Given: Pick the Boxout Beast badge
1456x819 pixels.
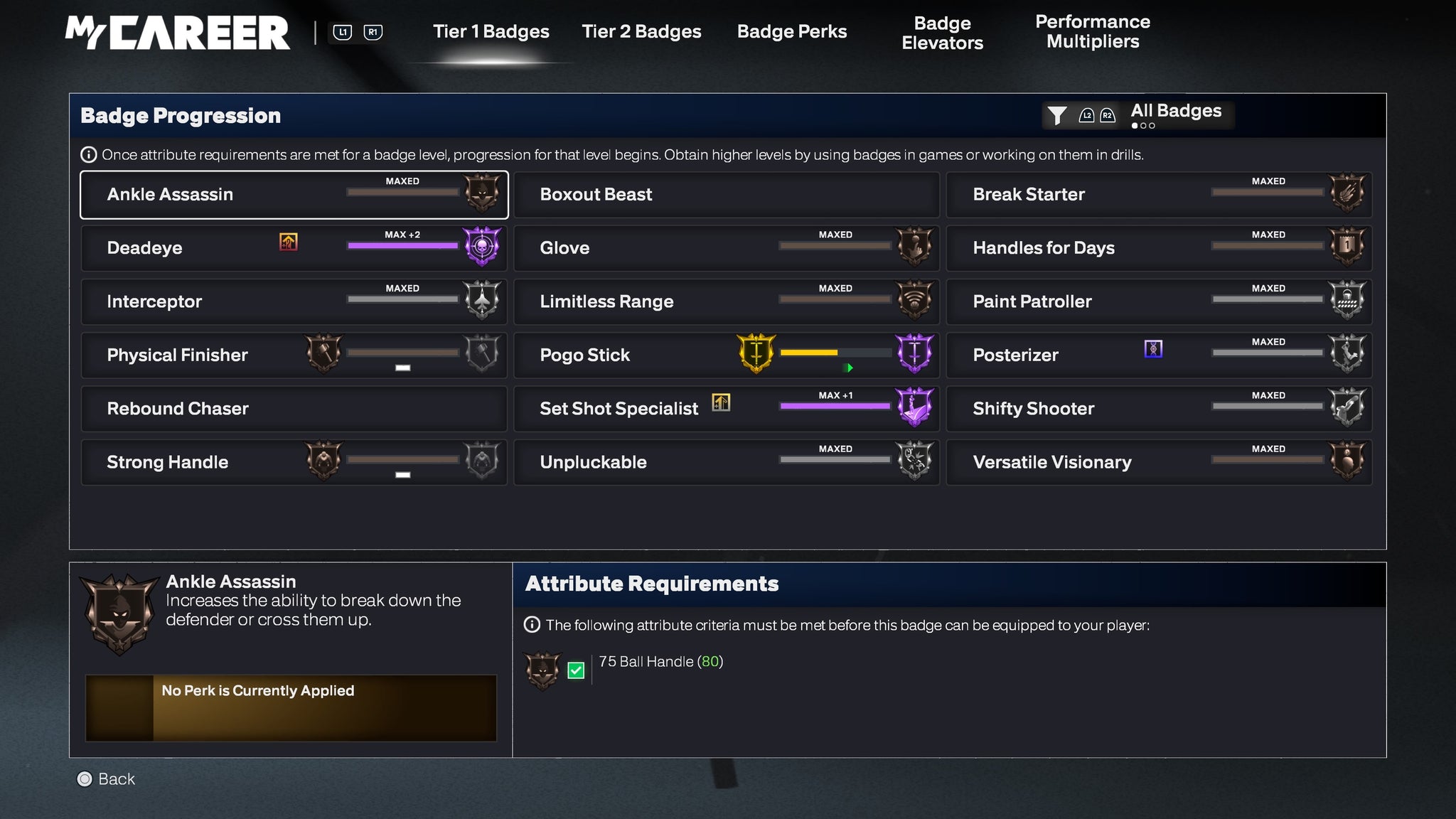Looking at the screenshot, I should pyautogui.click(x=726, y=195).
